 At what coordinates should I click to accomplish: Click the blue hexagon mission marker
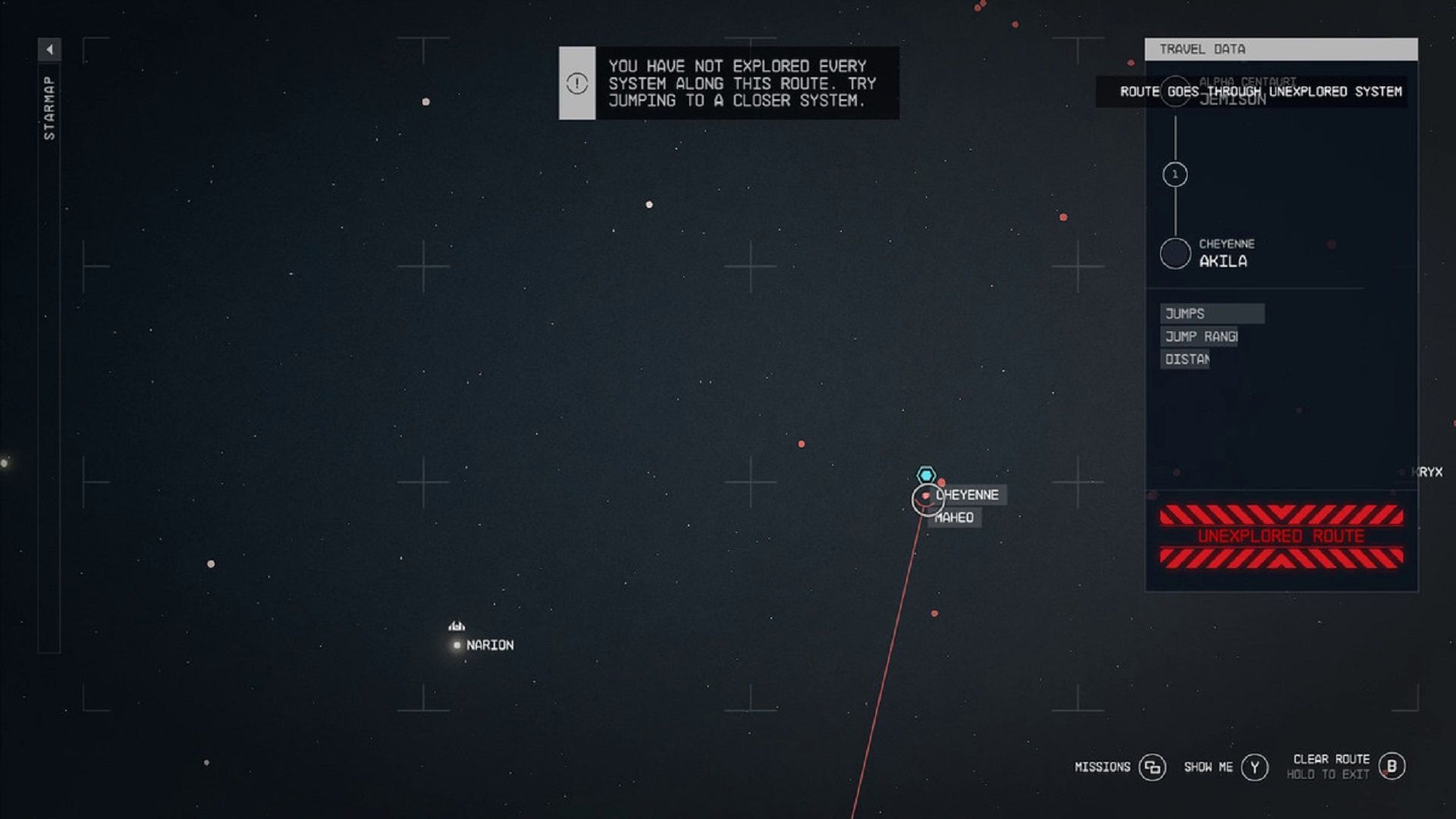(926, 475)
